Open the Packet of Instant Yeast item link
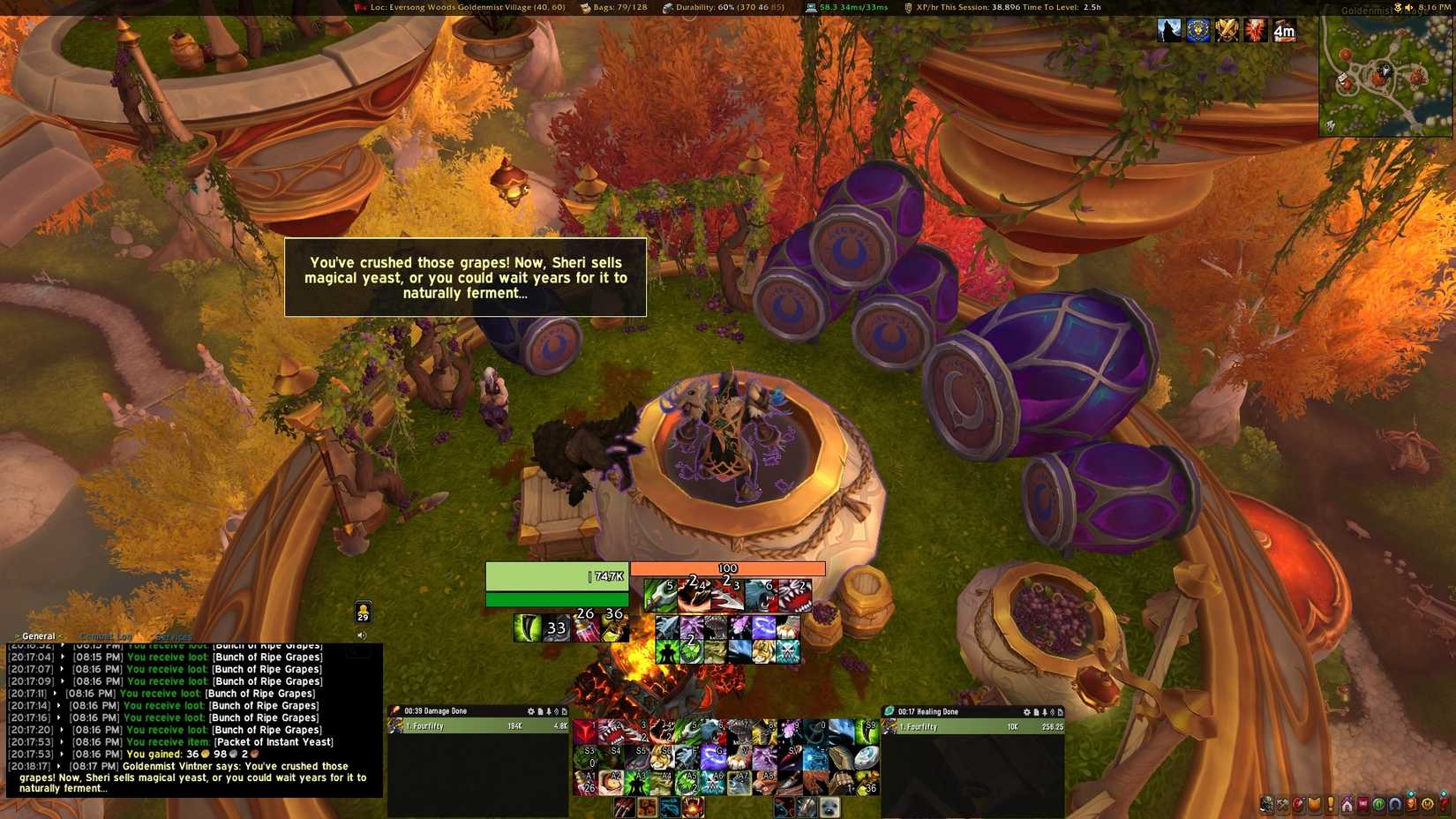 click(x=272, y=742)
